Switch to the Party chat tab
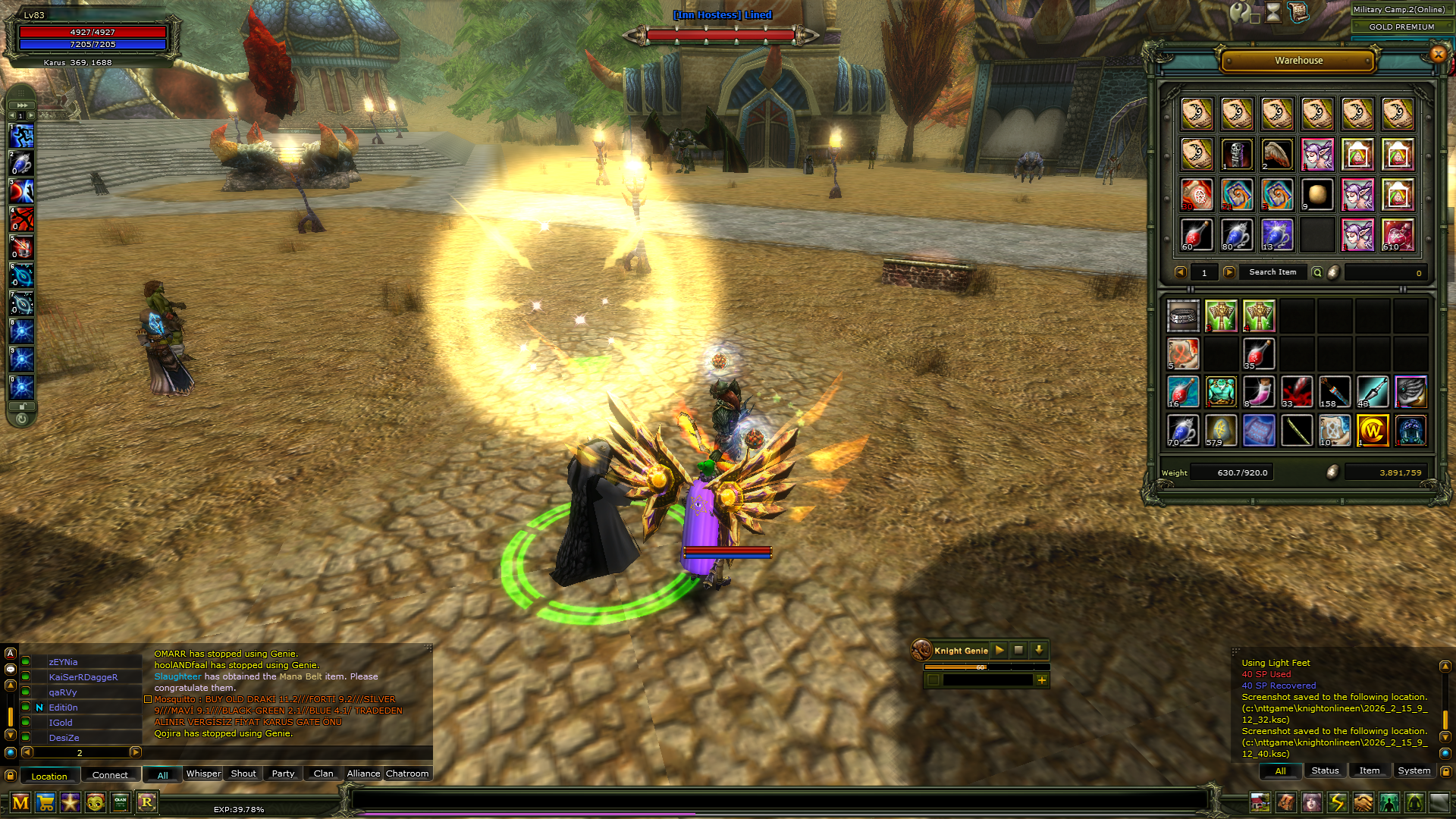 coord(283,773)
